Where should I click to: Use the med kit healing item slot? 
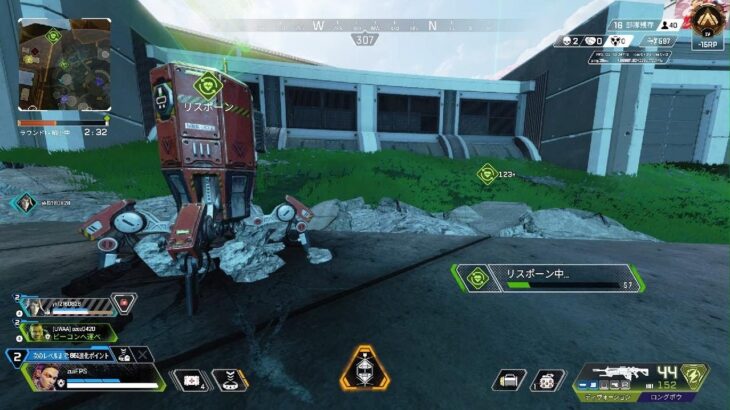coord(190,380)
